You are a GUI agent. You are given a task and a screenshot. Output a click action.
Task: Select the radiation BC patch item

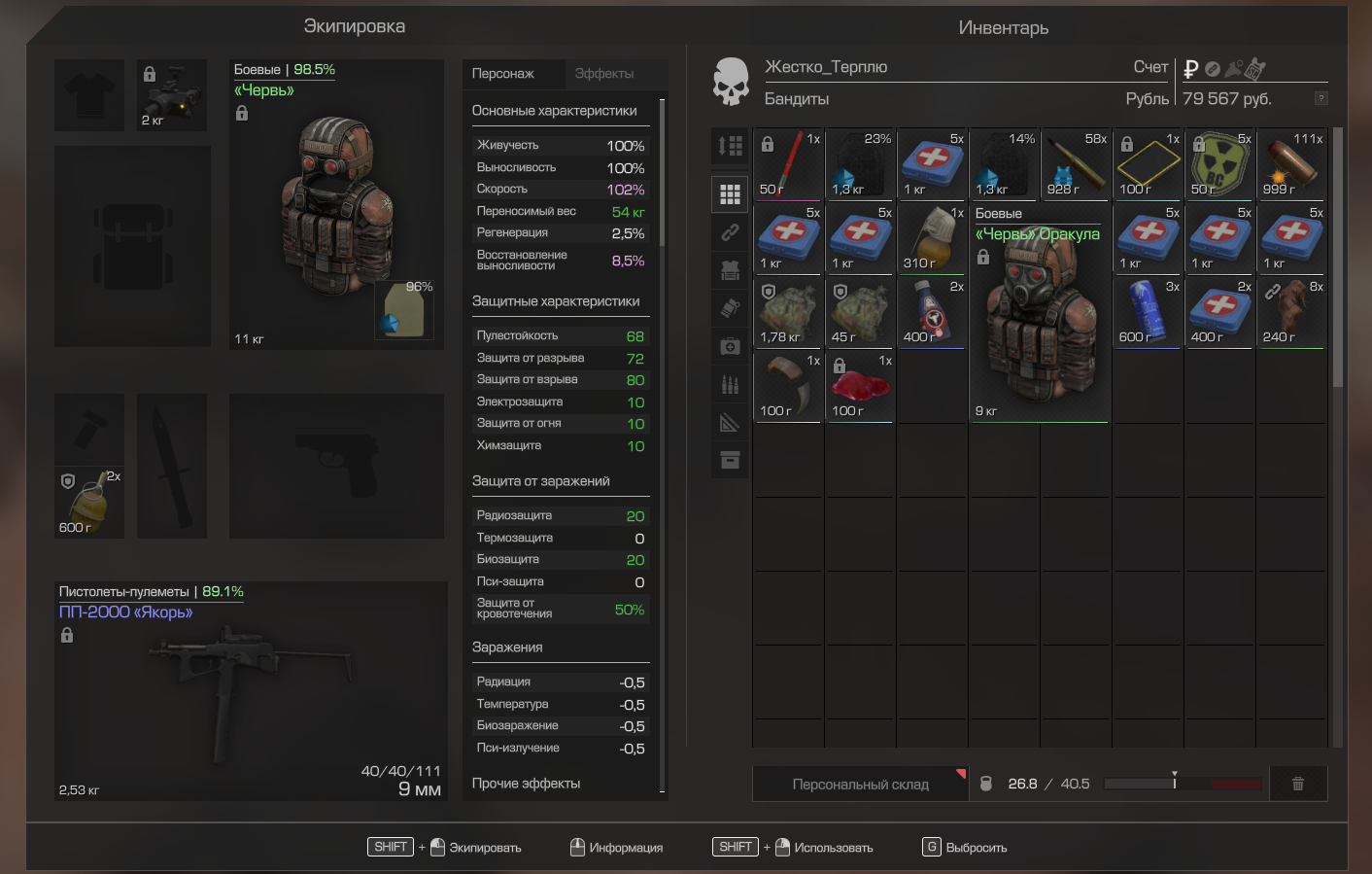(1219, 164)
